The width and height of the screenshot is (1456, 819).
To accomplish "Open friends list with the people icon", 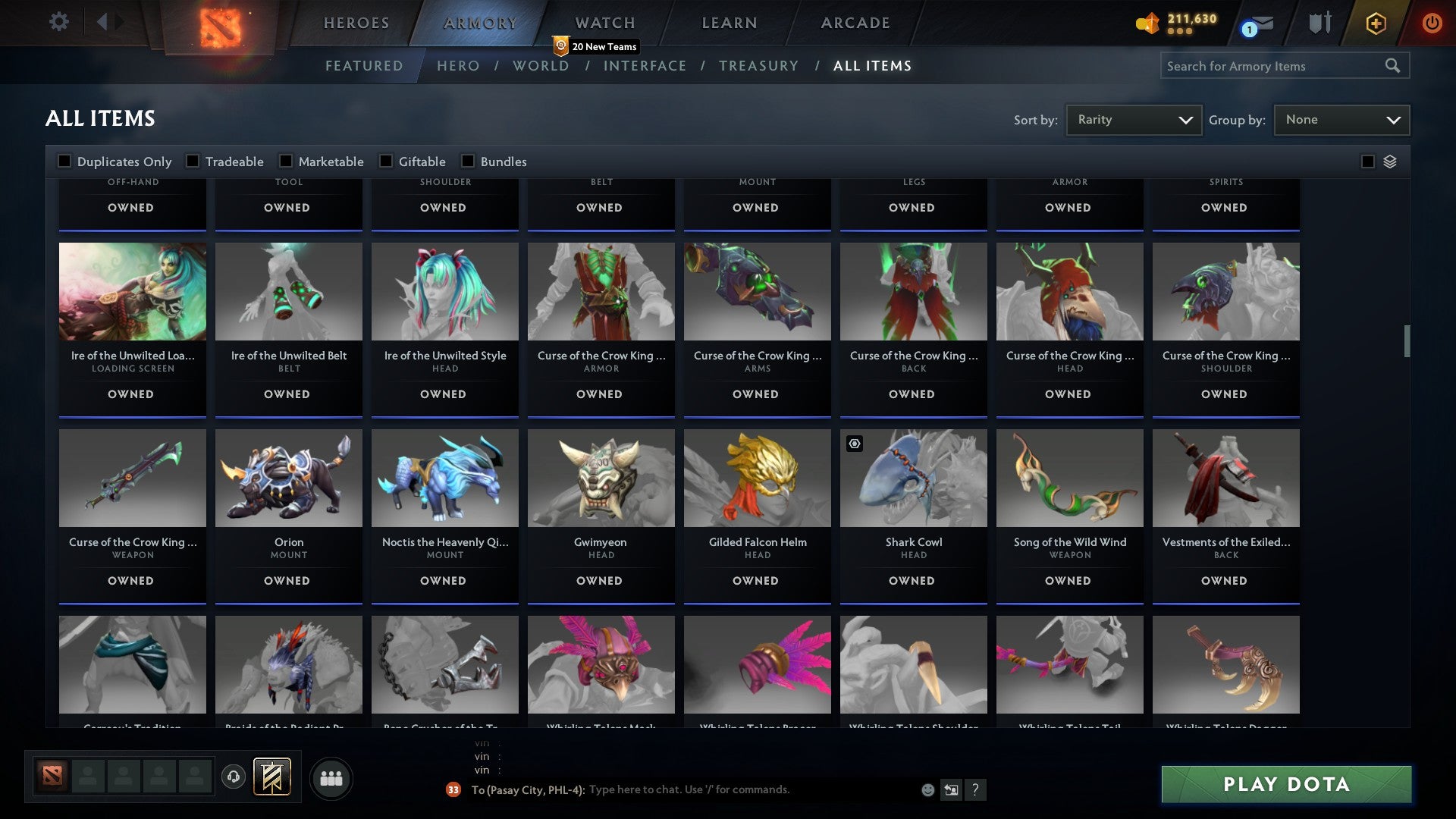I will pos(331,777).
